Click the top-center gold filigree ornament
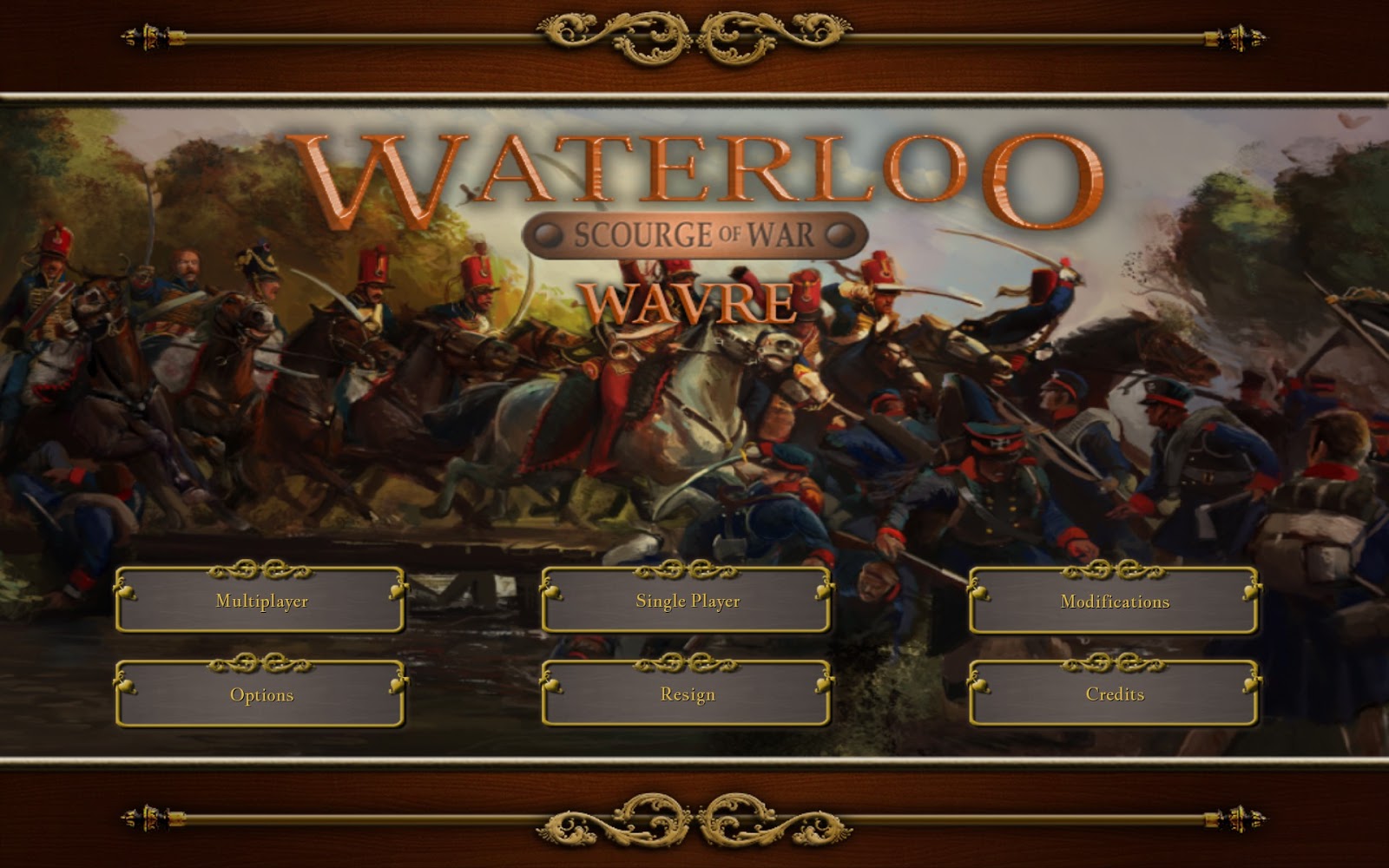This screenshot has height=868, width=1389. point(694,36)
